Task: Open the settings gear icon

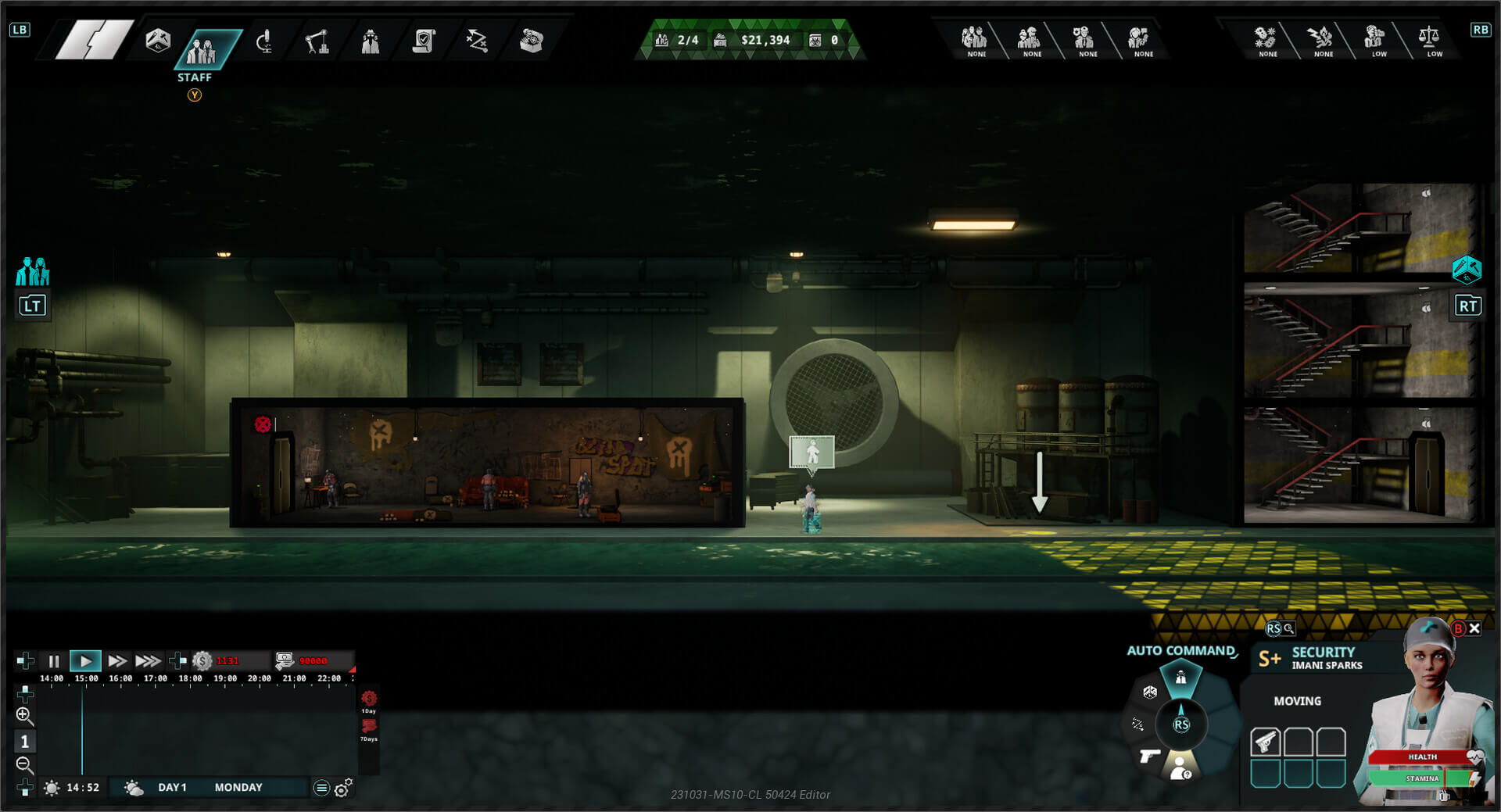Action: pyautogui.click(x=342, y=789)
